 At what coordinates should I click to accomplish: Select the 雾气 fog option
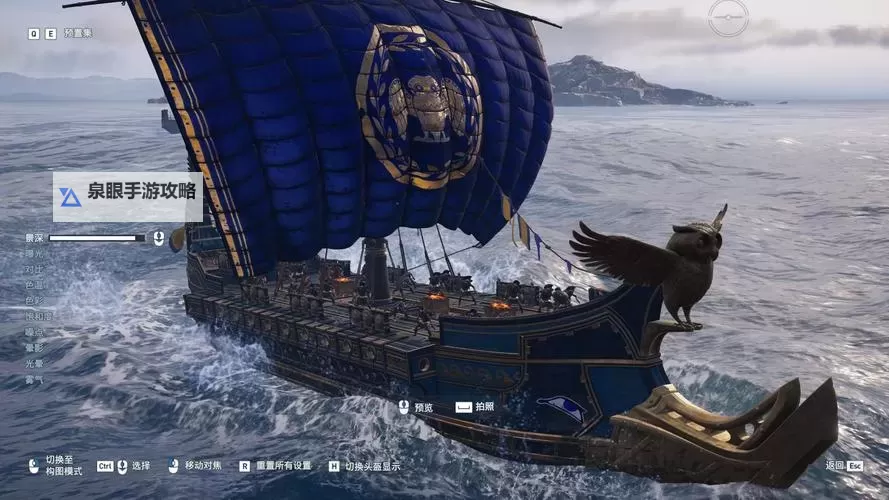(35, 379)
